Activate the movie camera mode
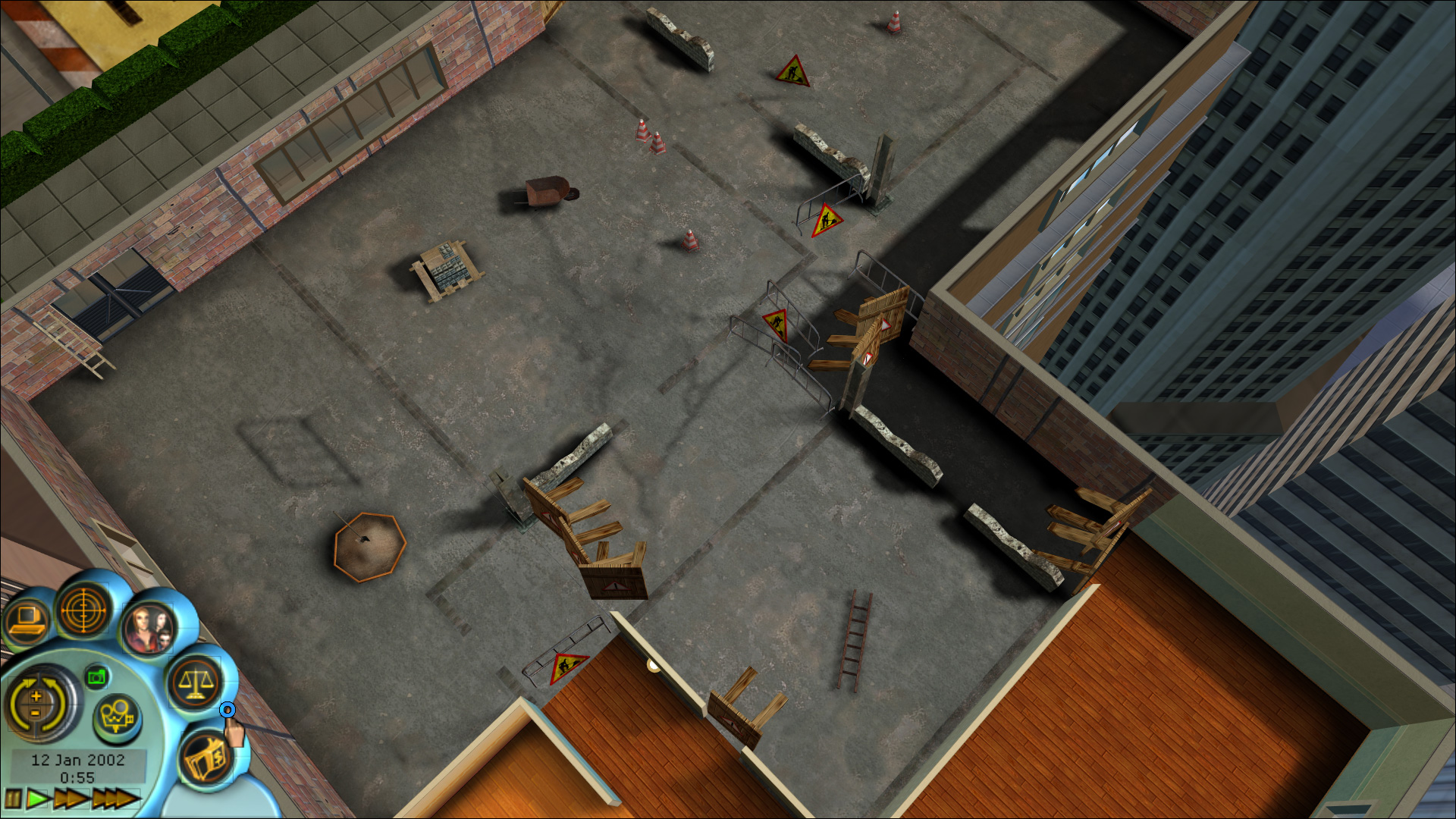 click(x=117, y=716)
